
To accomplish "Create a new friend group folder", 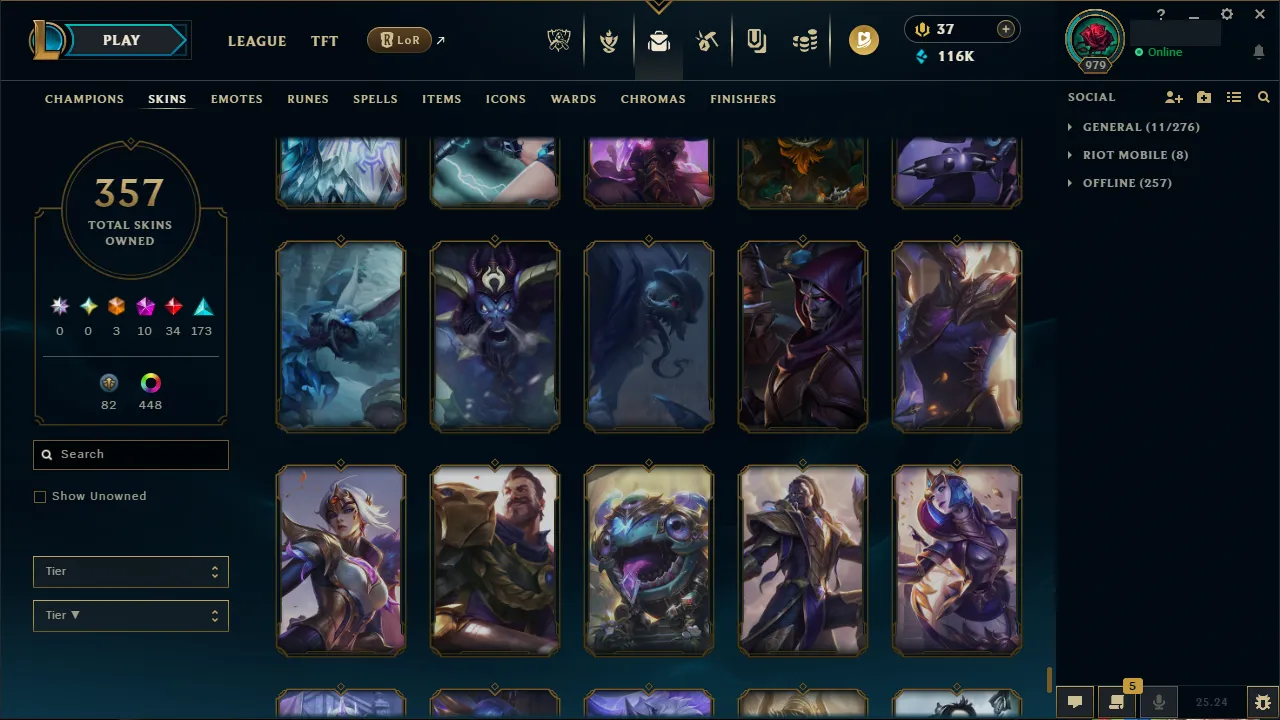I will coord(1204,97).
